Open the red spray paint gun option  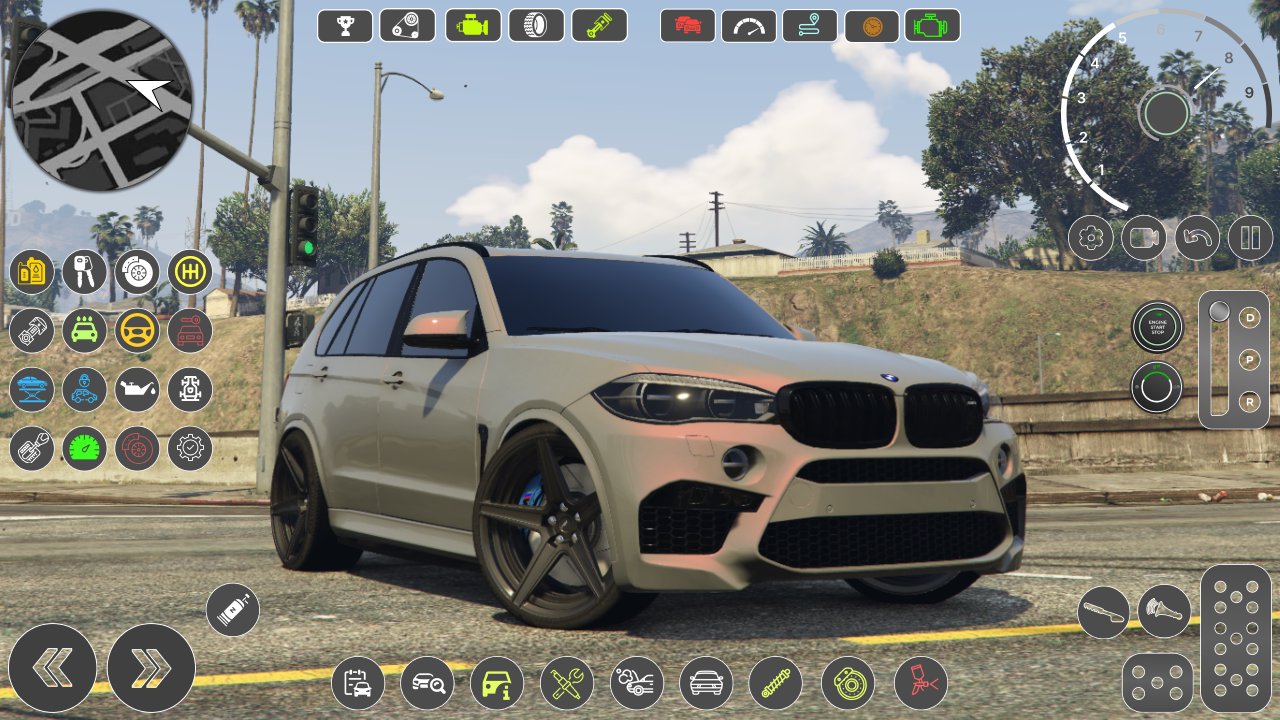click(x=921, y=683)
